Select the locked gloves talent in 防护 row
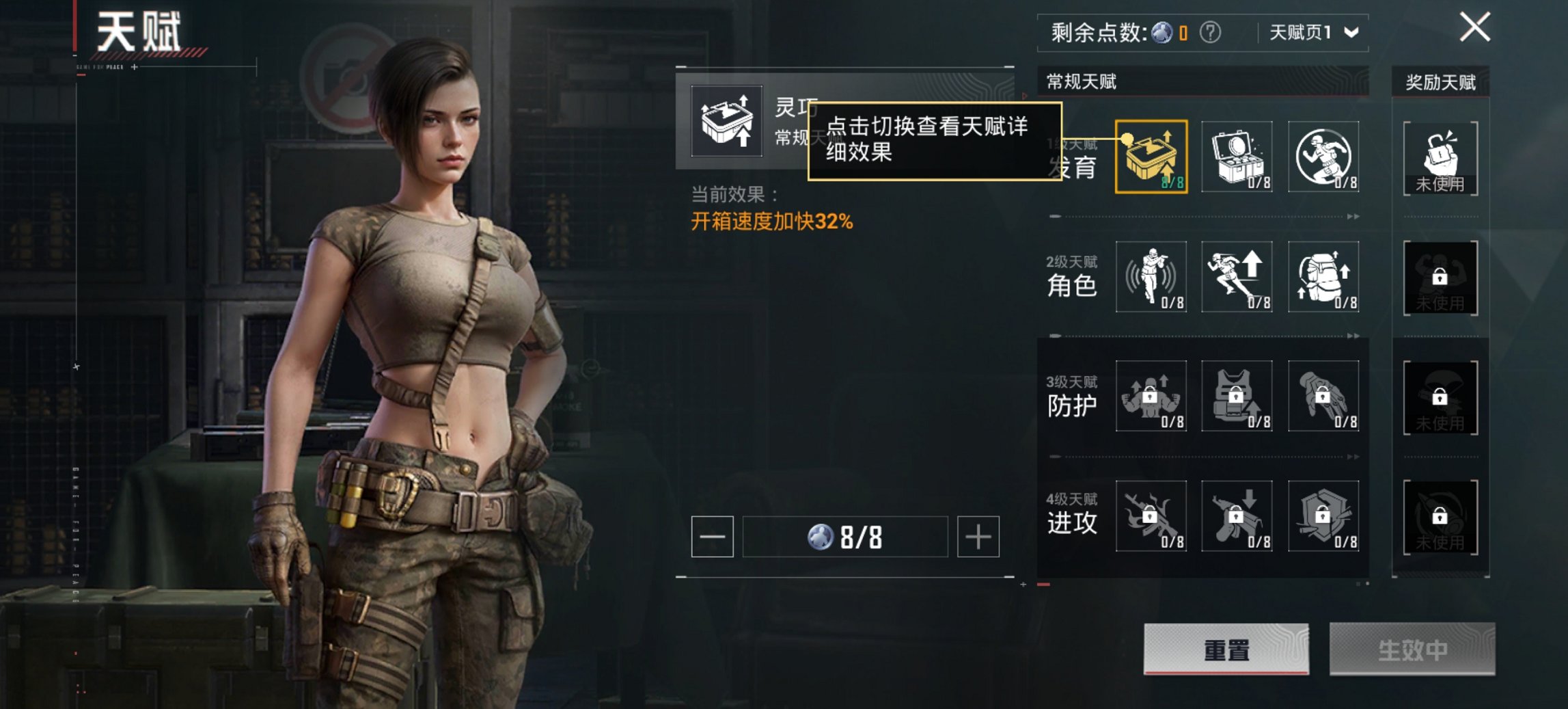Screen dimensions: 1568x709 [x=1323, y=397]
